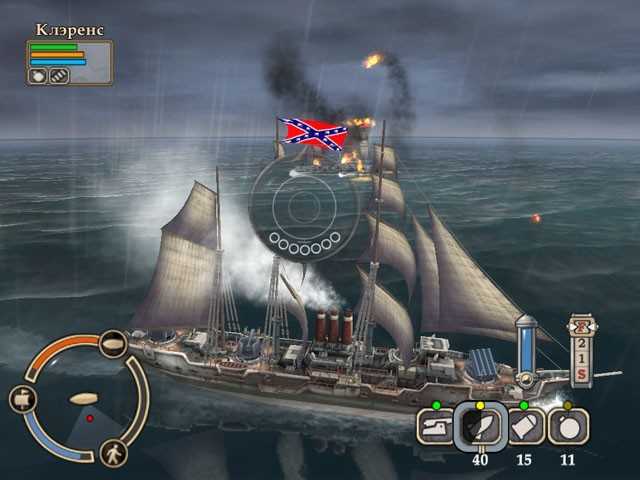Activate the sail icon on the compass ring
This screenshot has width=640, height=480.
(x=24, y=399)
